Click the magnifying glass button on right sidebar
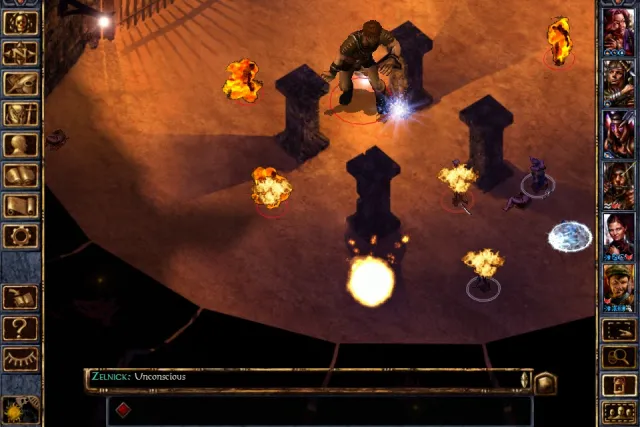Screen dimensions: 640x427 [619, 355]
